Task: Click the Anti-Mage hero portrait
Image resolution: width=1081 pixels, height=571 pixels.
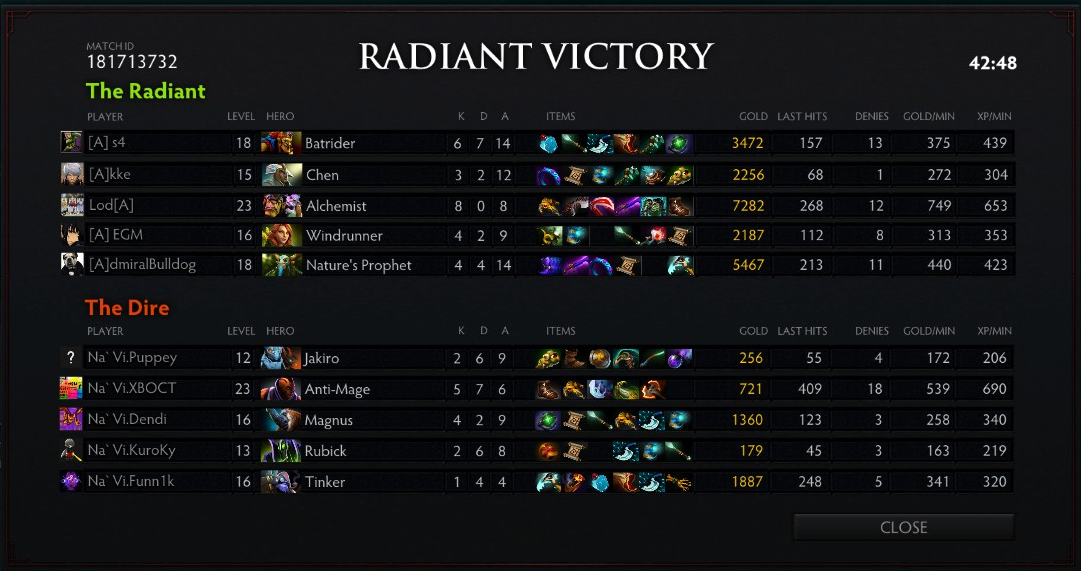Action: (x=281, y=389)
